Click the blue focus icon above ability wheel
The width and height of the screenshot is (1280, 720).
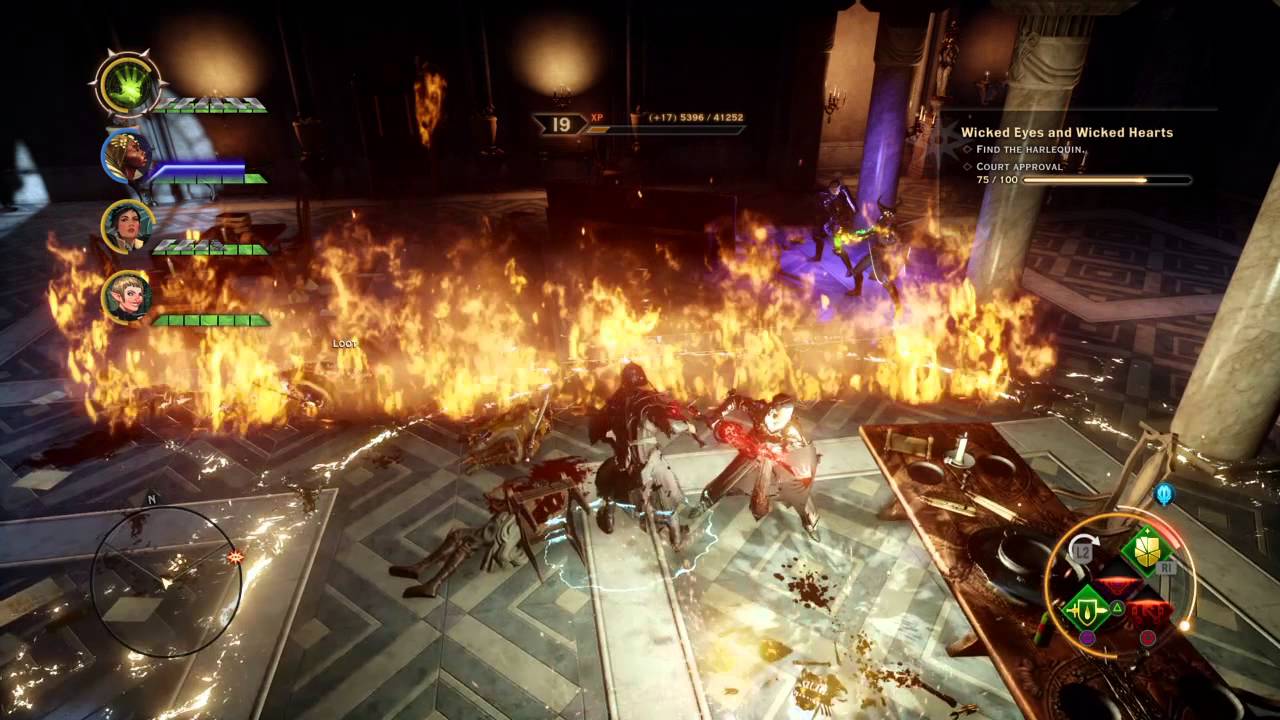click(1163, 494)
